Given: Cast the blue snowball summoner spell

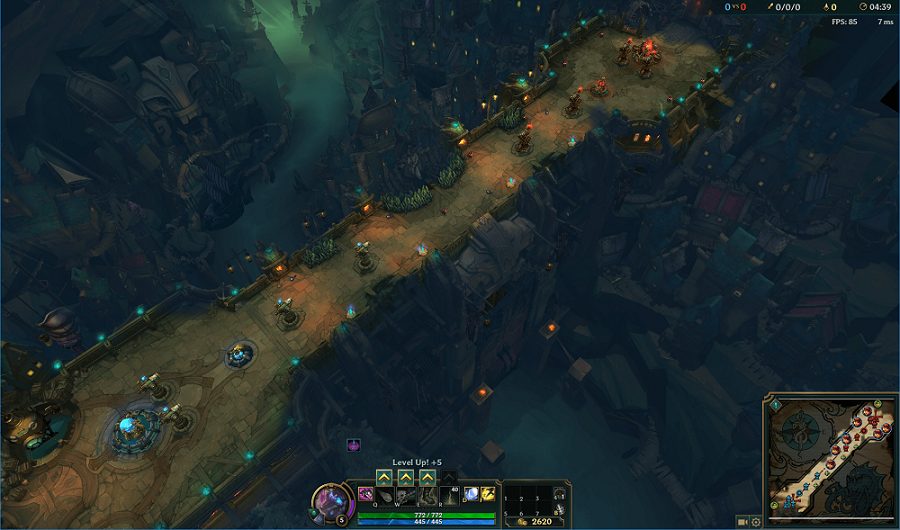Looking at the screenshot, I should click(470, 494).
